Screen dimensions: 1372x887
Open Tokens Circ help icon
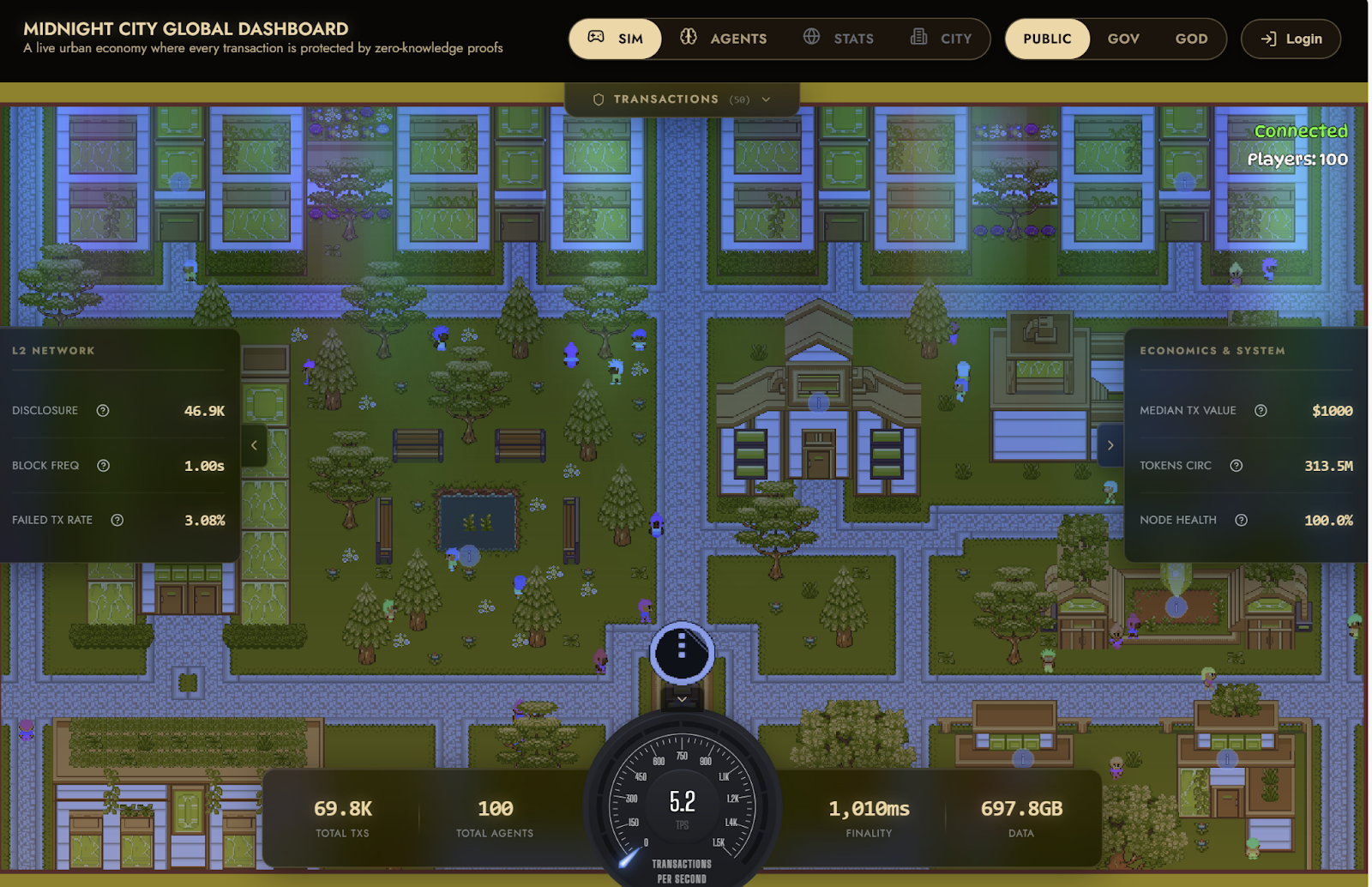[1237, 466]
